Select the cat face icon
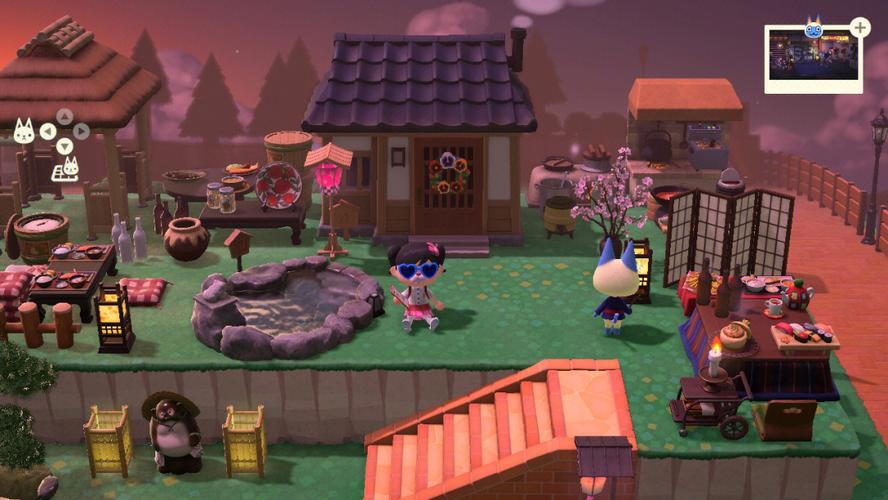The width and height of the screenshot is (888, 500). (x=24, y=130)
